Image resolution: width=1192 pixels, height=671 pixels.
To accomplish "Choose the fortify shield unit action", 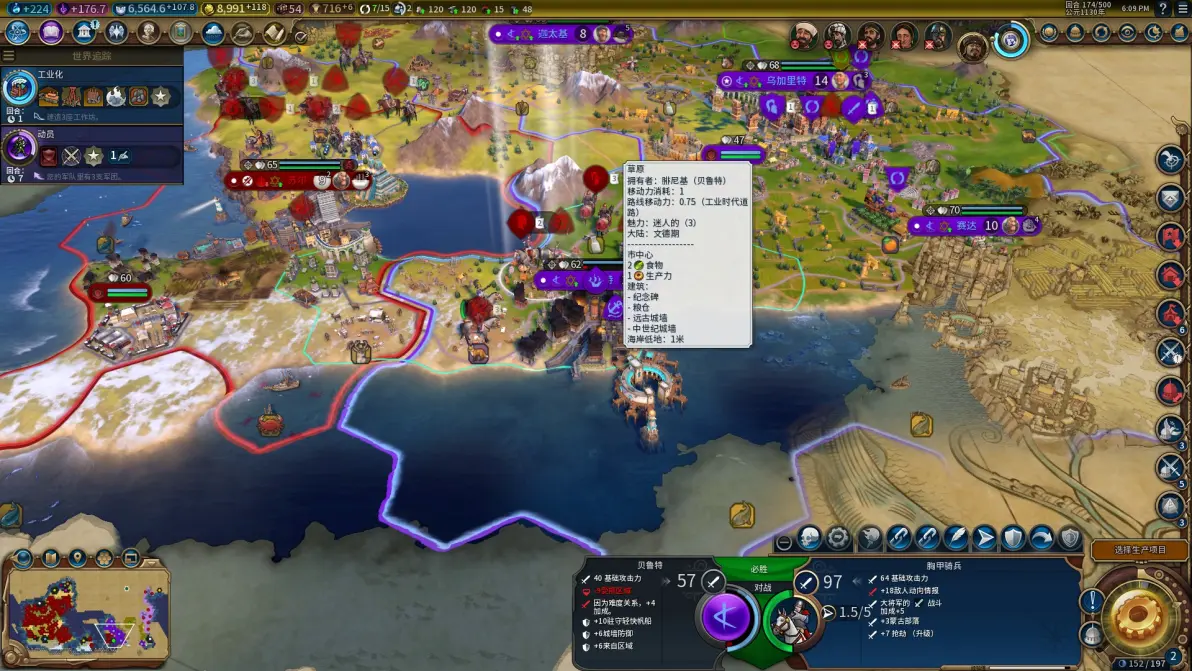I will point(1013,538).
